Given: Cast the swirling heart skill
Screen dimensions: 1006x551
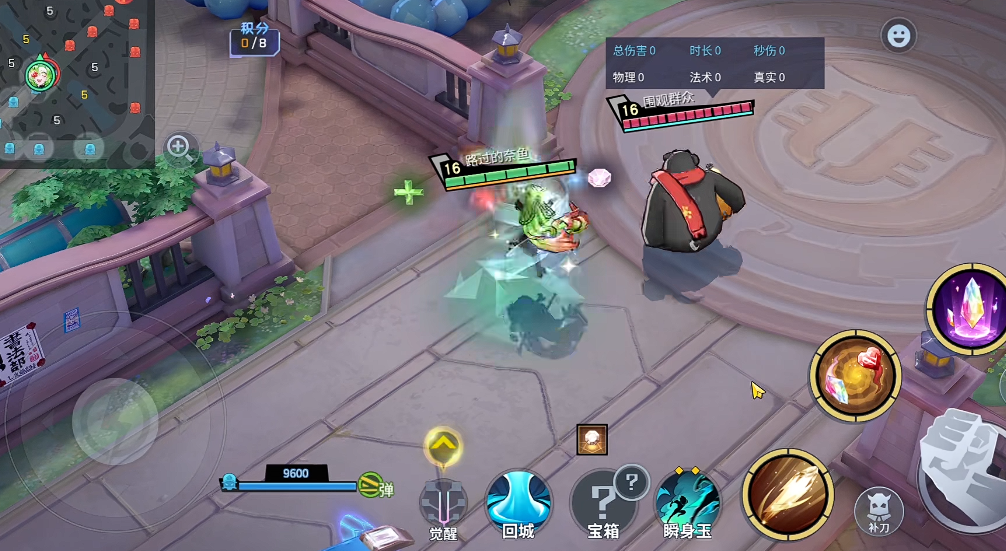Looking at the screenshot, I should [855, 377].
